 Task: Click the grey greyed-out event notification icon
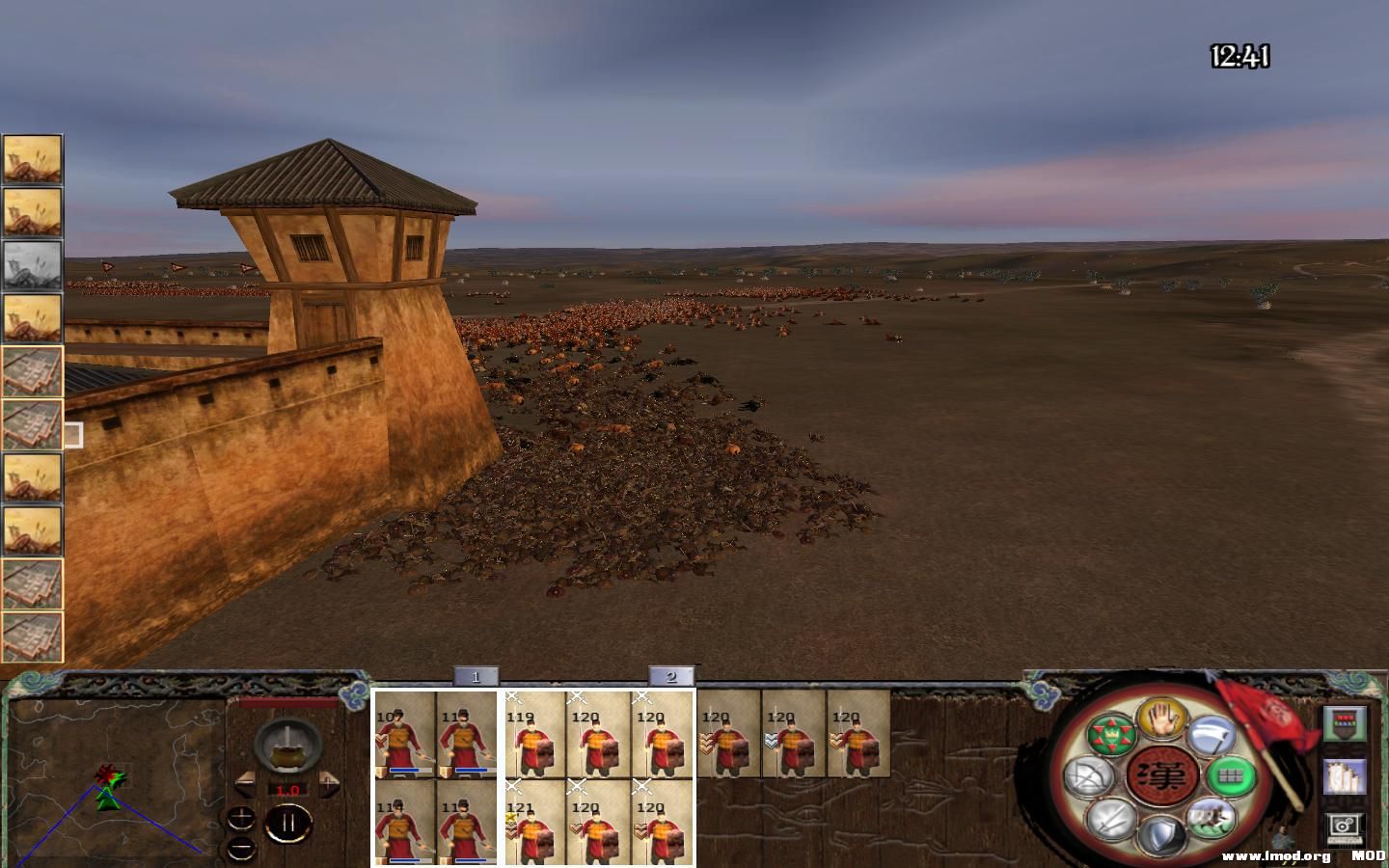[32, 265]
